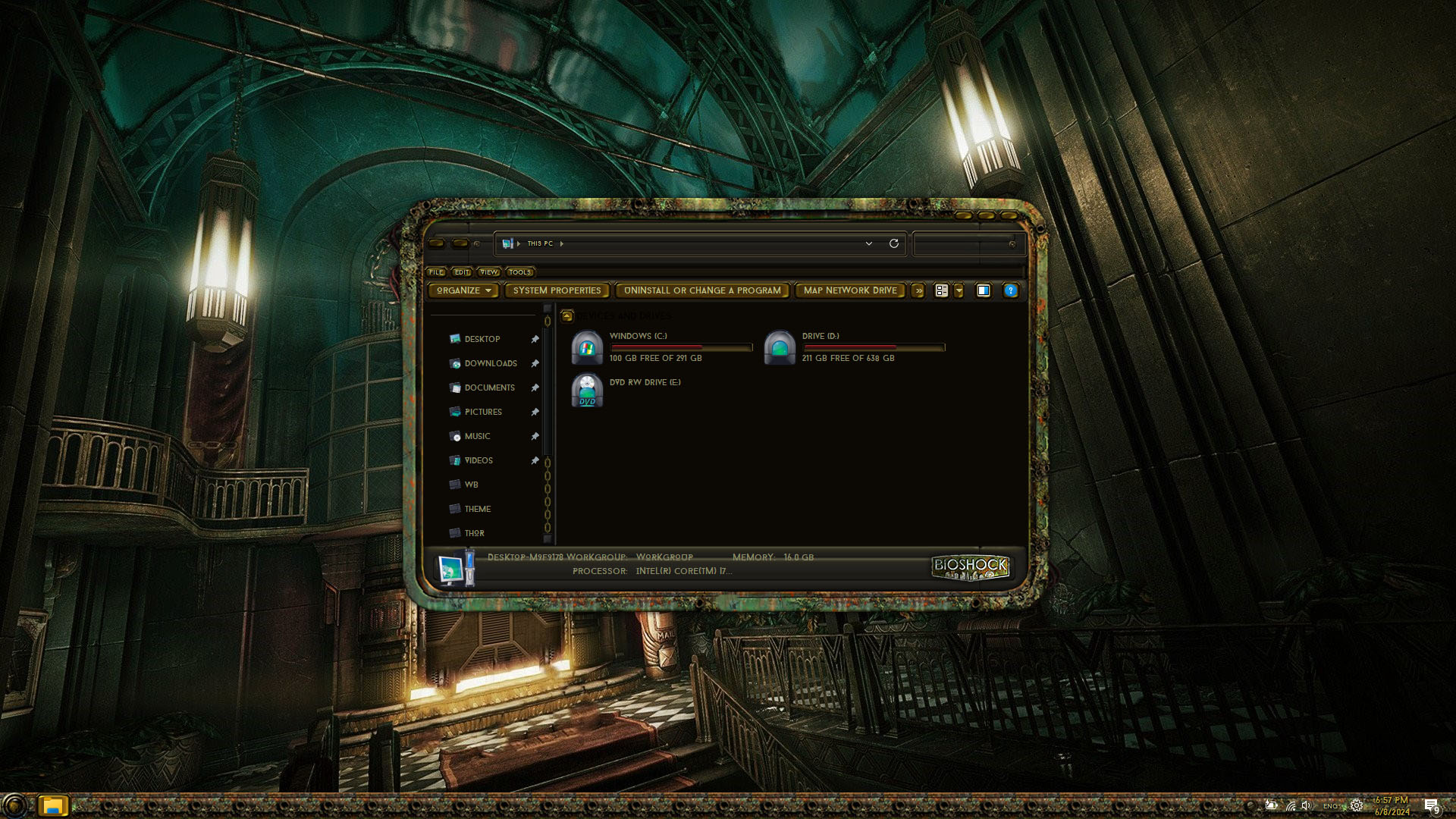Toggle the preview pane button
This screenshot has height=819, width=1456.
tap(983, 290)
